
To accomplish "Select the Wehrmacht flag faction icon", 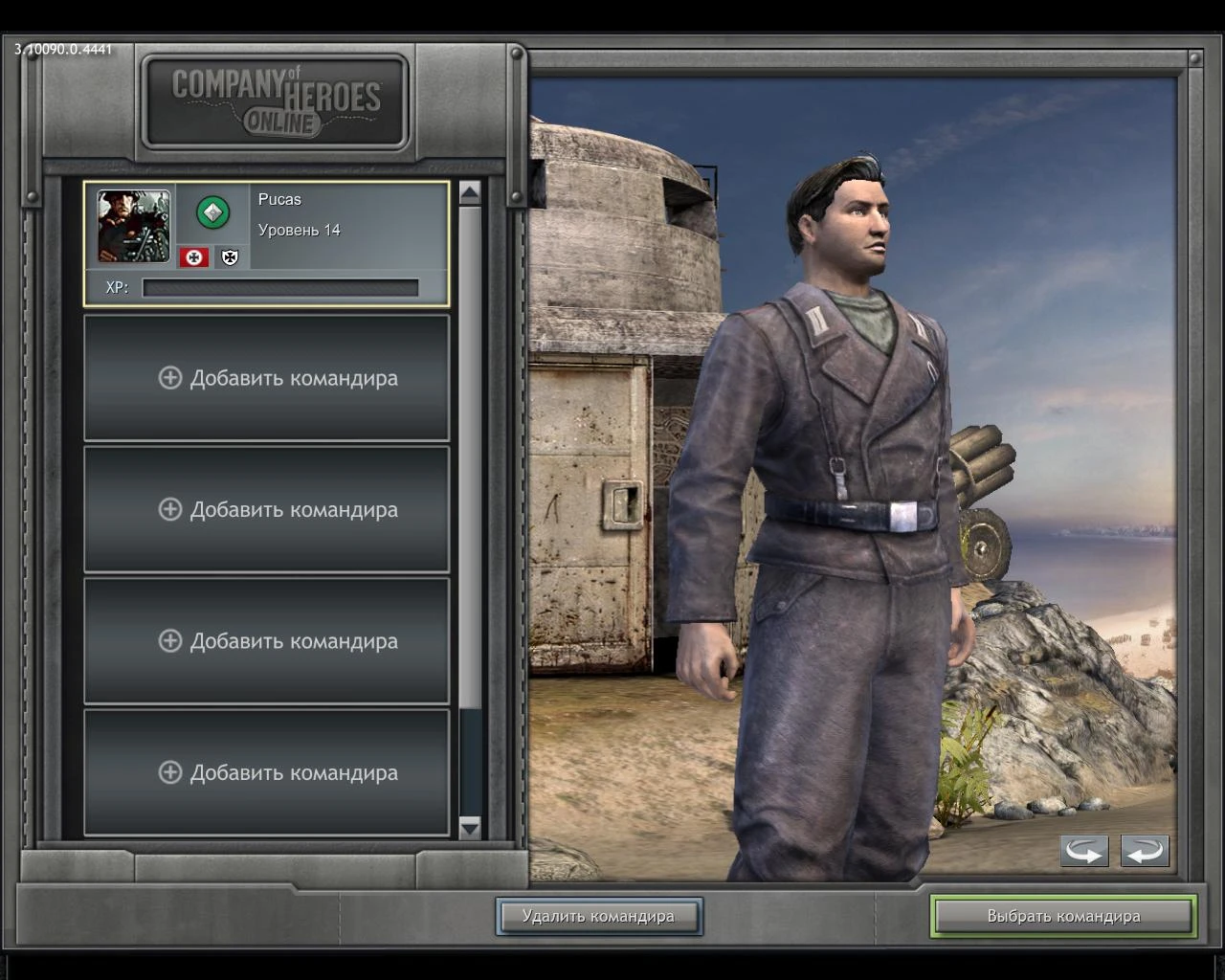I will click(x=193, y=256).
